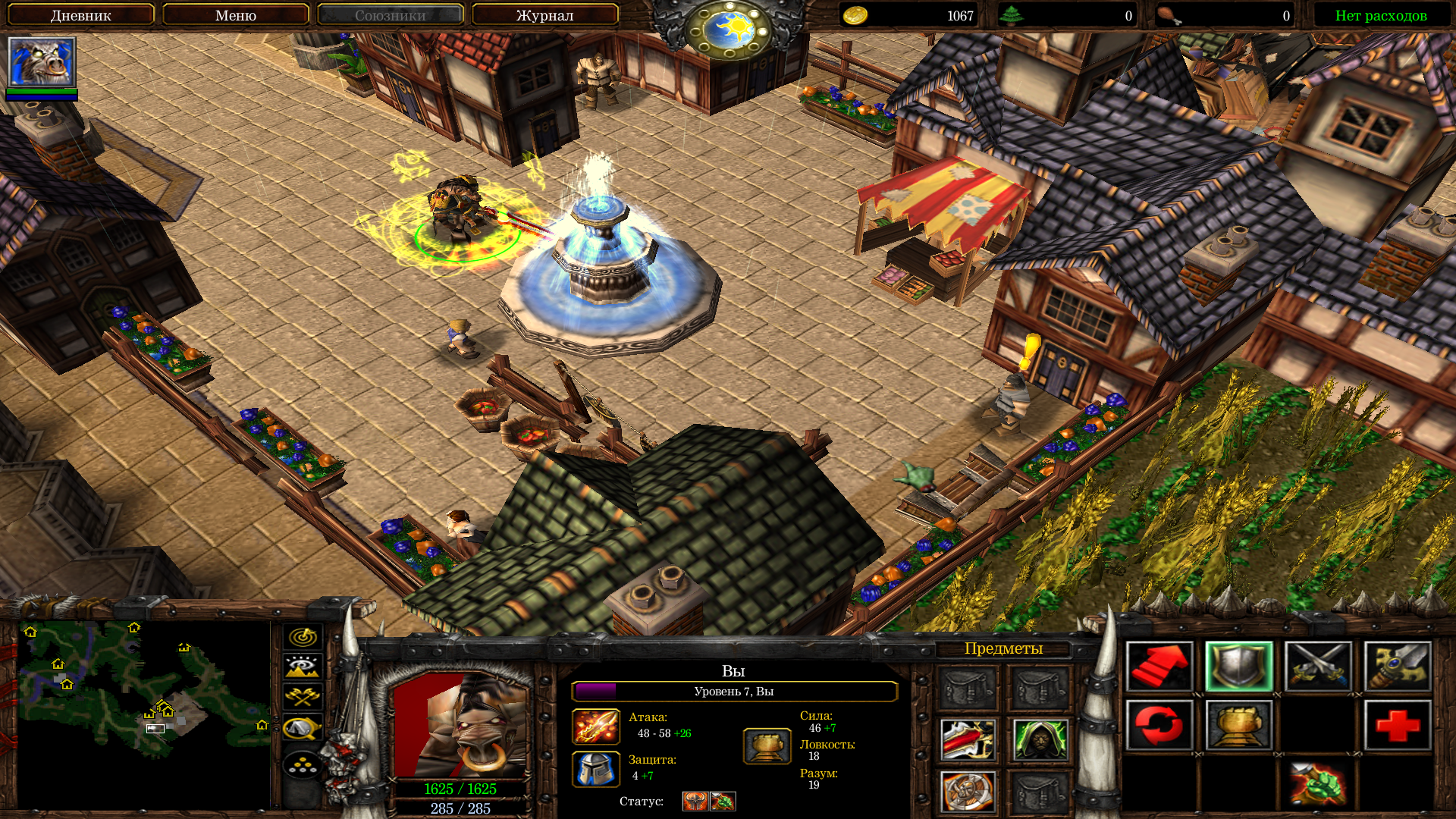Choose the red circular arrows Patrol command
This screenshot has width=1456, height=819.
point(1159,725)
